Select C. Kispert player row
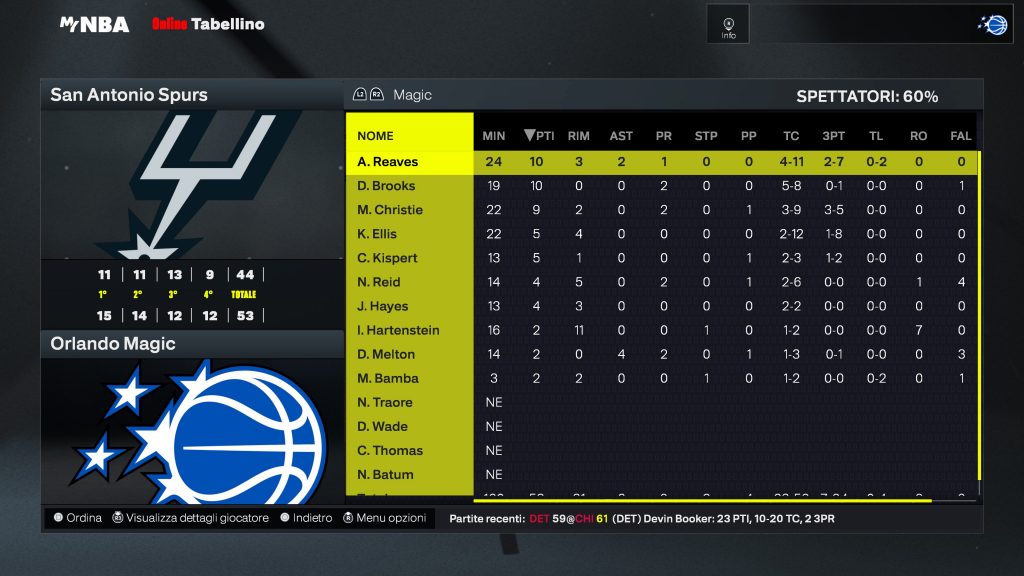Screen dimensions: 1024x576 [387, 258]
